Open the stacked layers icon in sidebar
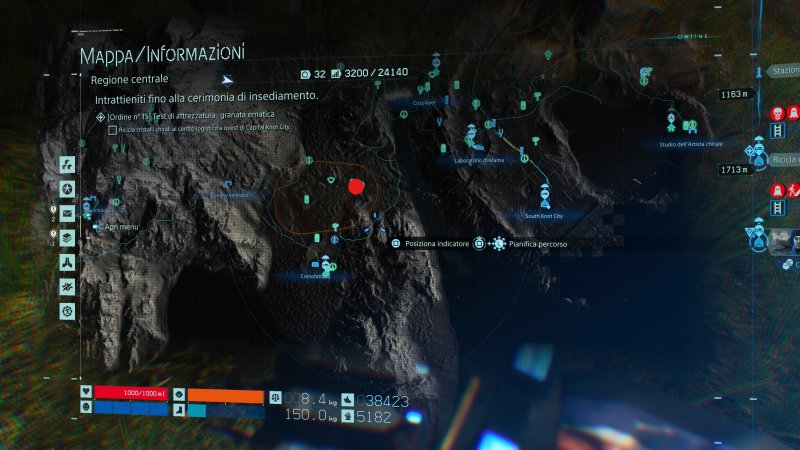 pos(66,238)
